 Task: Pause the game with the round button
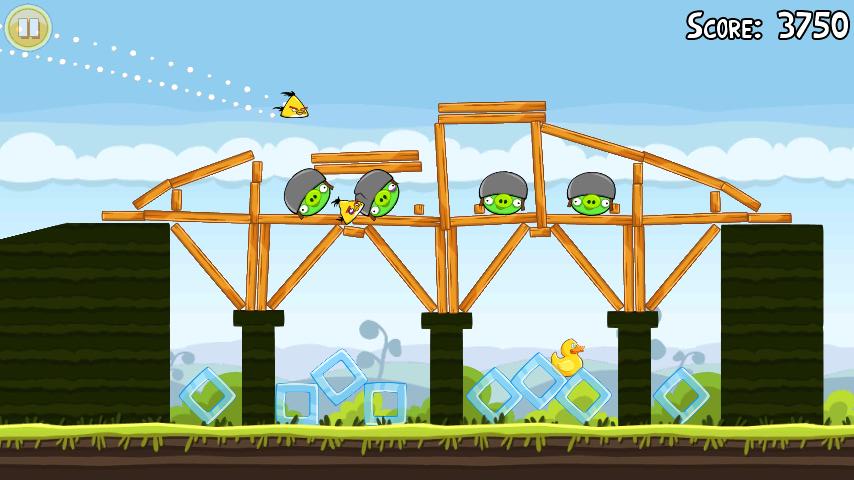pos(28,27)
